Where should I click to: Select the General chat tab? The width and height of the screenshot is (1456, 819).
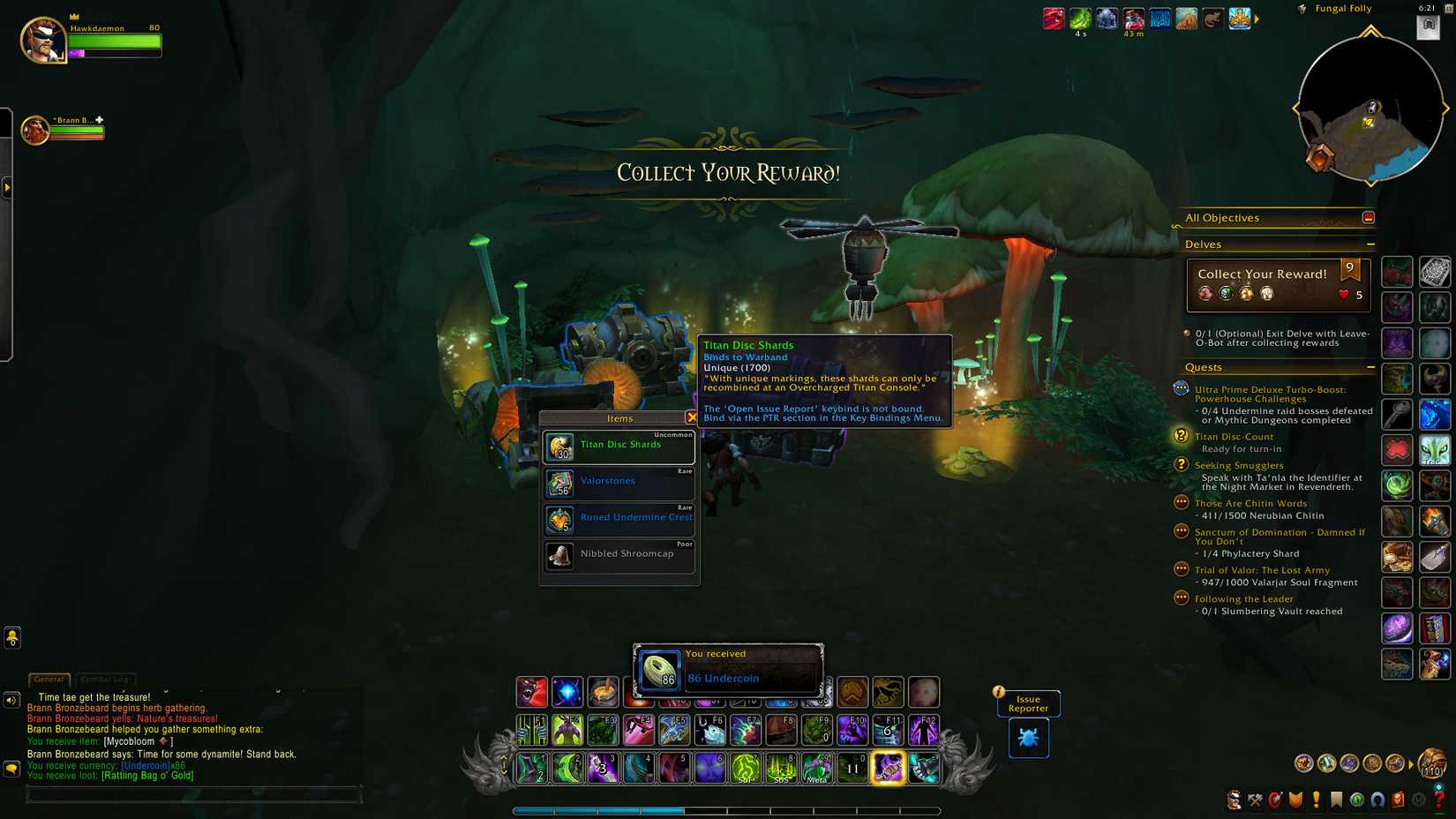pyautogui.click(x=49, y=680)
